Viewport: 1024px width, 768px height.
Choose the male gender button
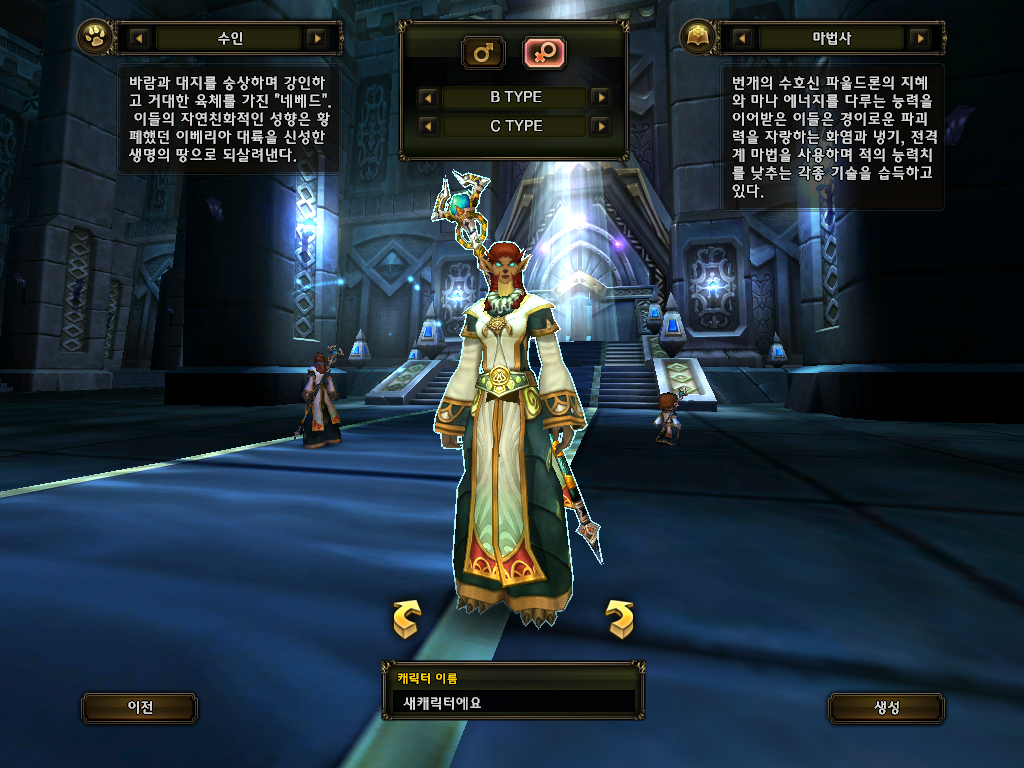pos(483,52)
